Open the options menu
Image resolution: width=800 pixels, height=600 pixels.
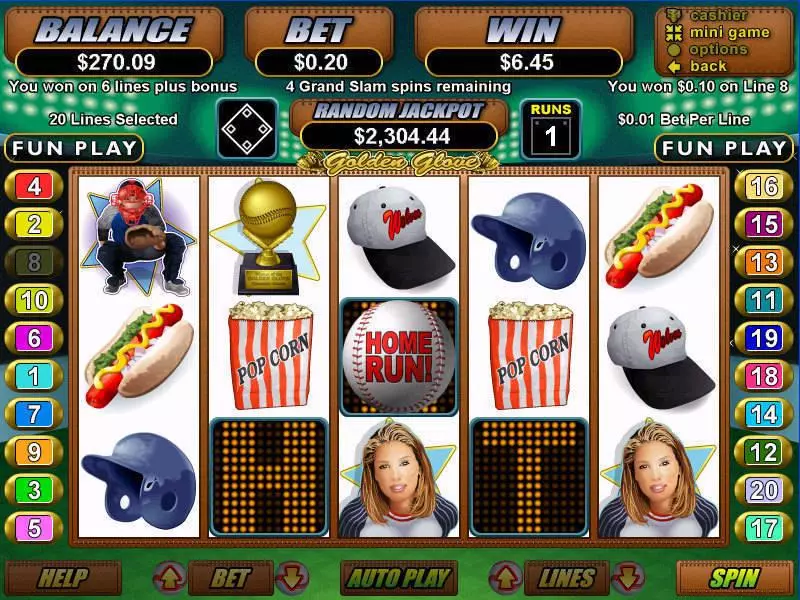717,49
